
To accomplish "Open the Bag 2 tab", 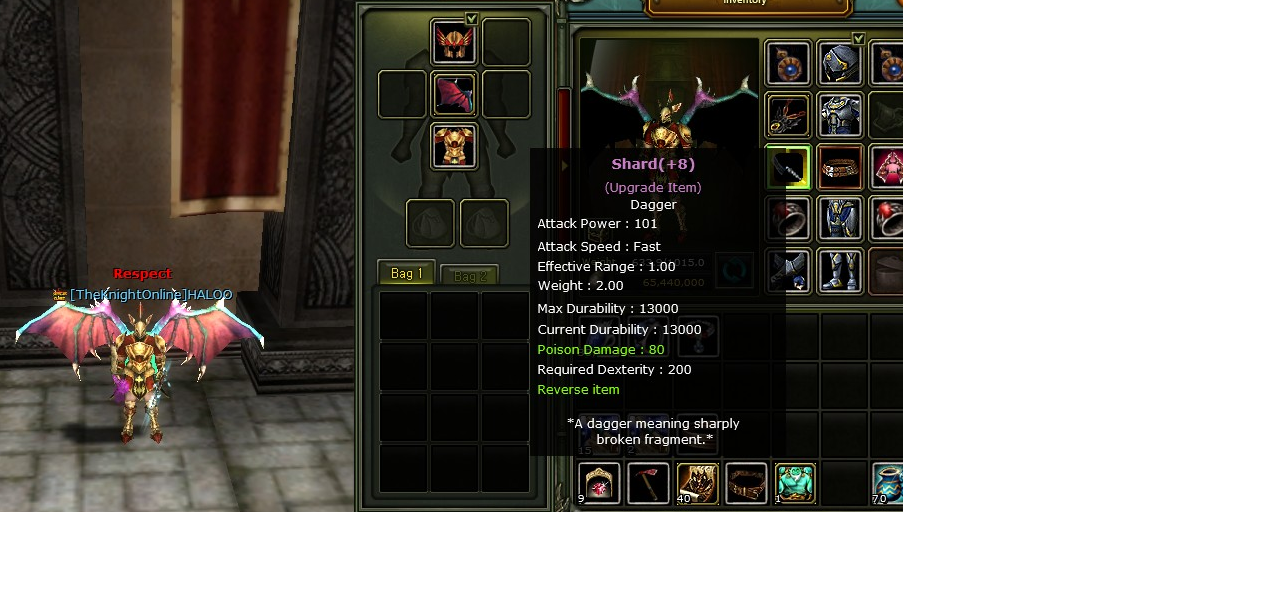I will [x=469, y=276].
